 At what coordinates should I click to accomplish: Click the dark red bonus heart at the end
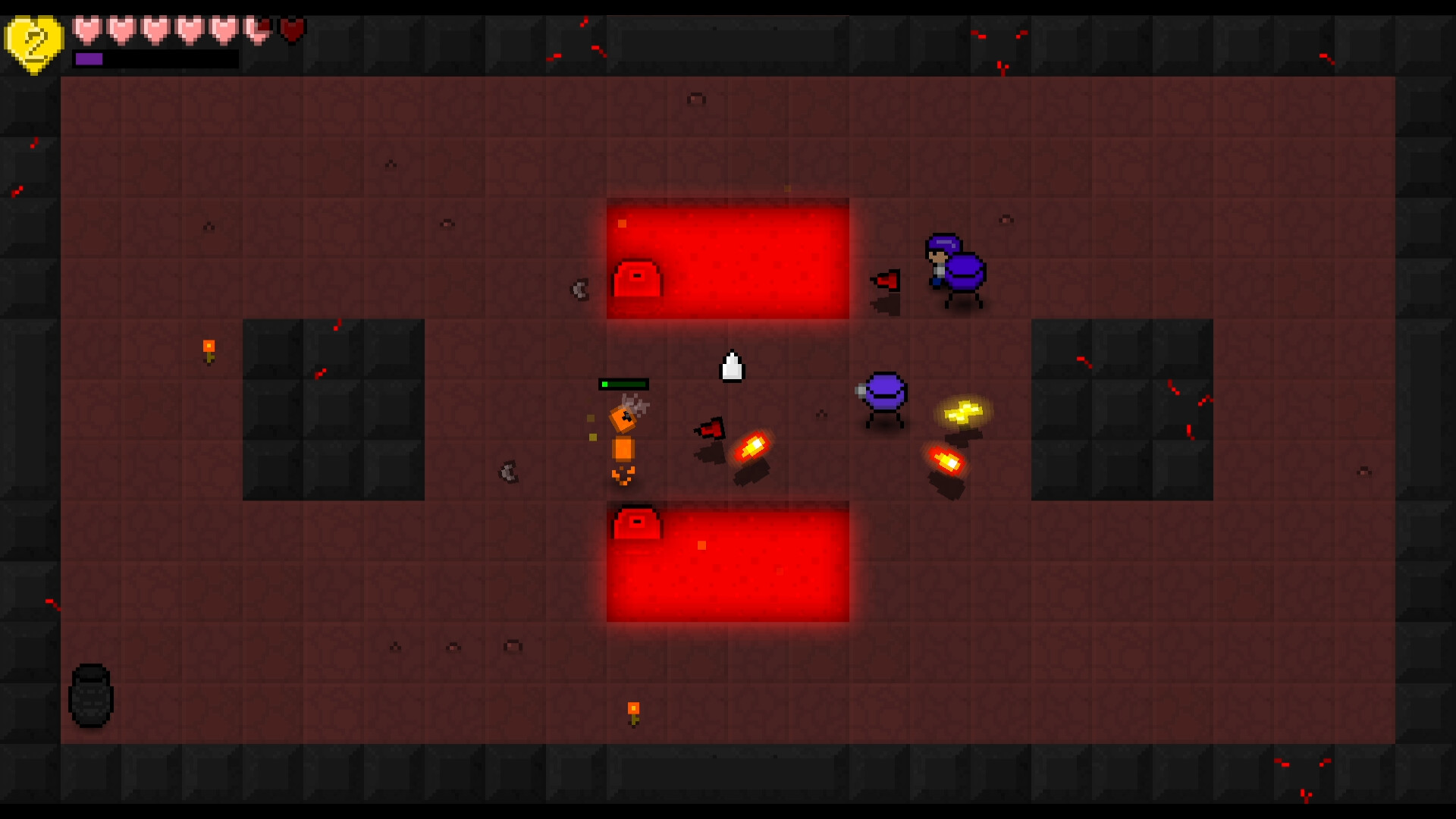[292, 30]
